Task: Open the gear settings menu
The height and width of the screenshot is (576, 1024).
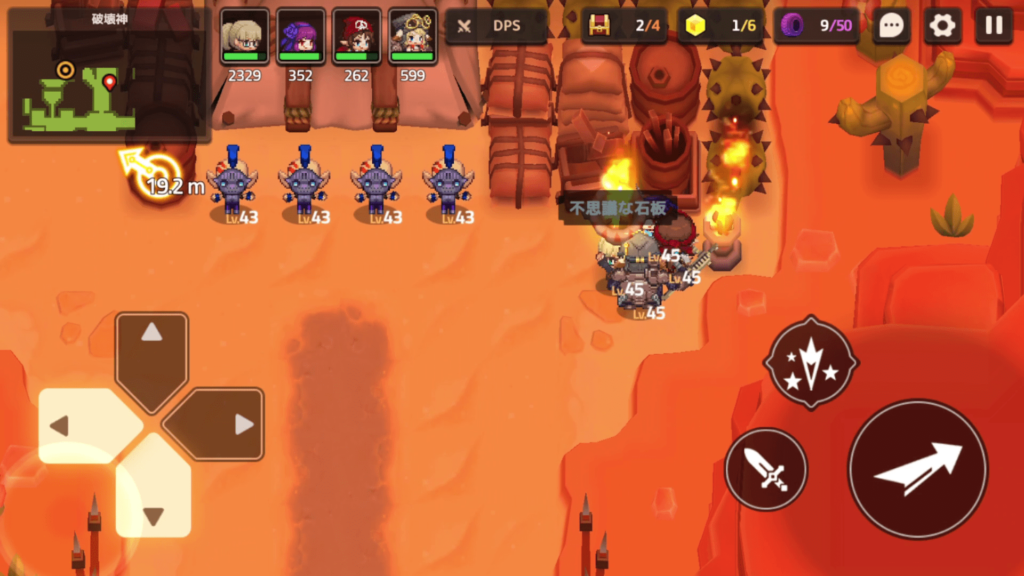Action: coord(942,26)
